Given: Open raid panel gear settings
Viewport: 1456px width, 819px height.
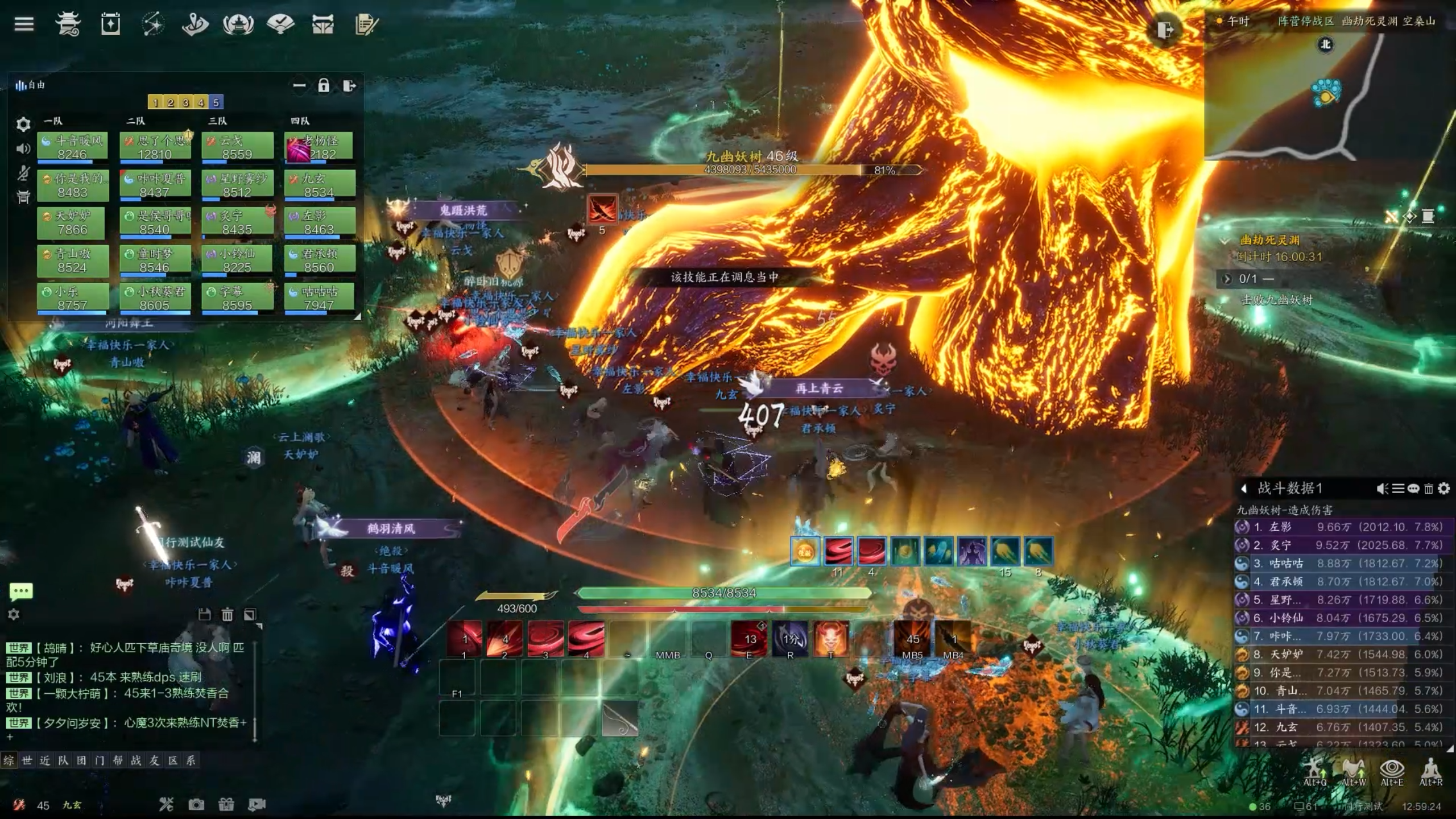Looking at the screenshot, I should (x=23, y=124).
